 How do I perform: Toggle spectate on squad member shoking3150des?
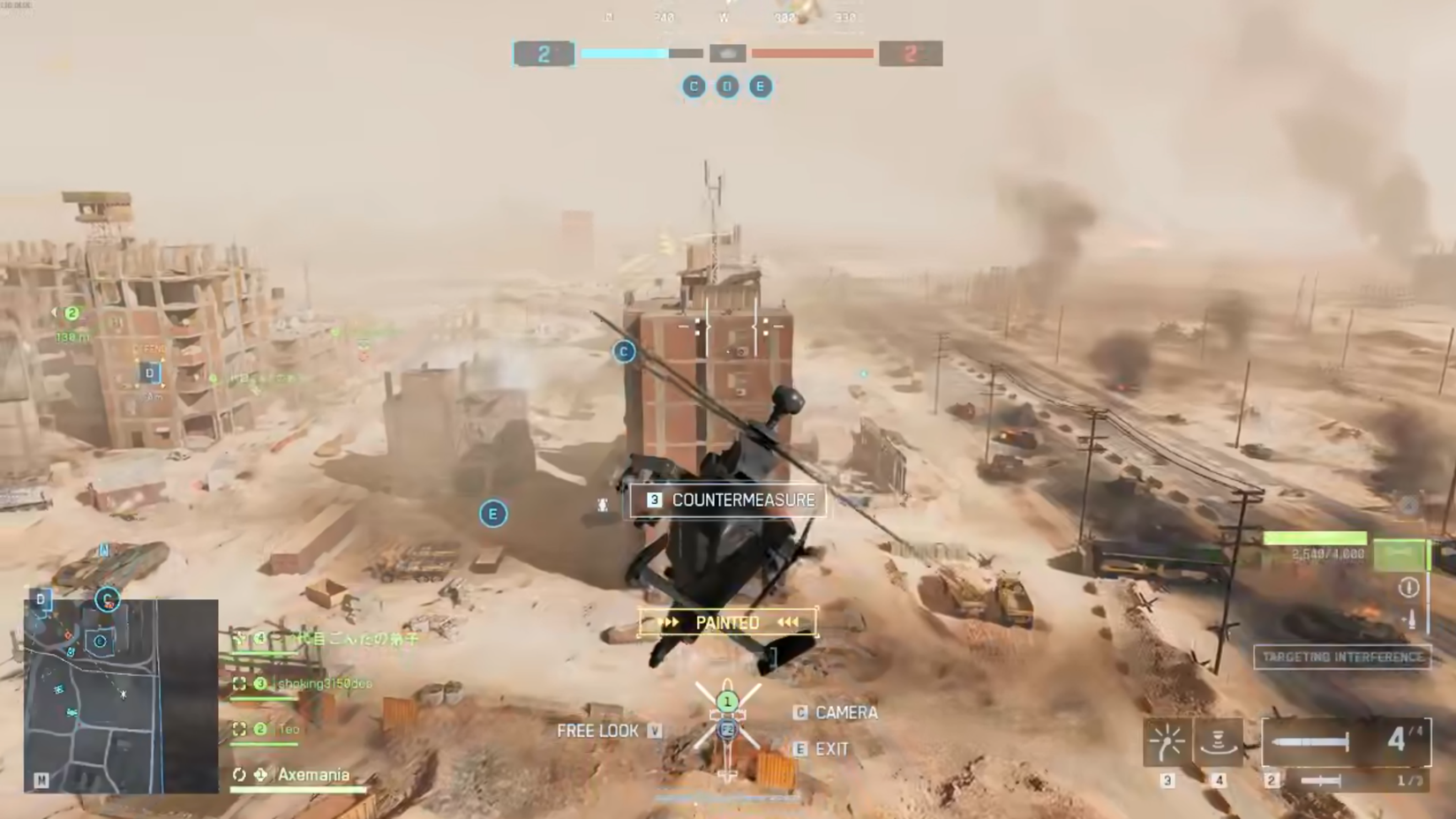tap(238, 682)
